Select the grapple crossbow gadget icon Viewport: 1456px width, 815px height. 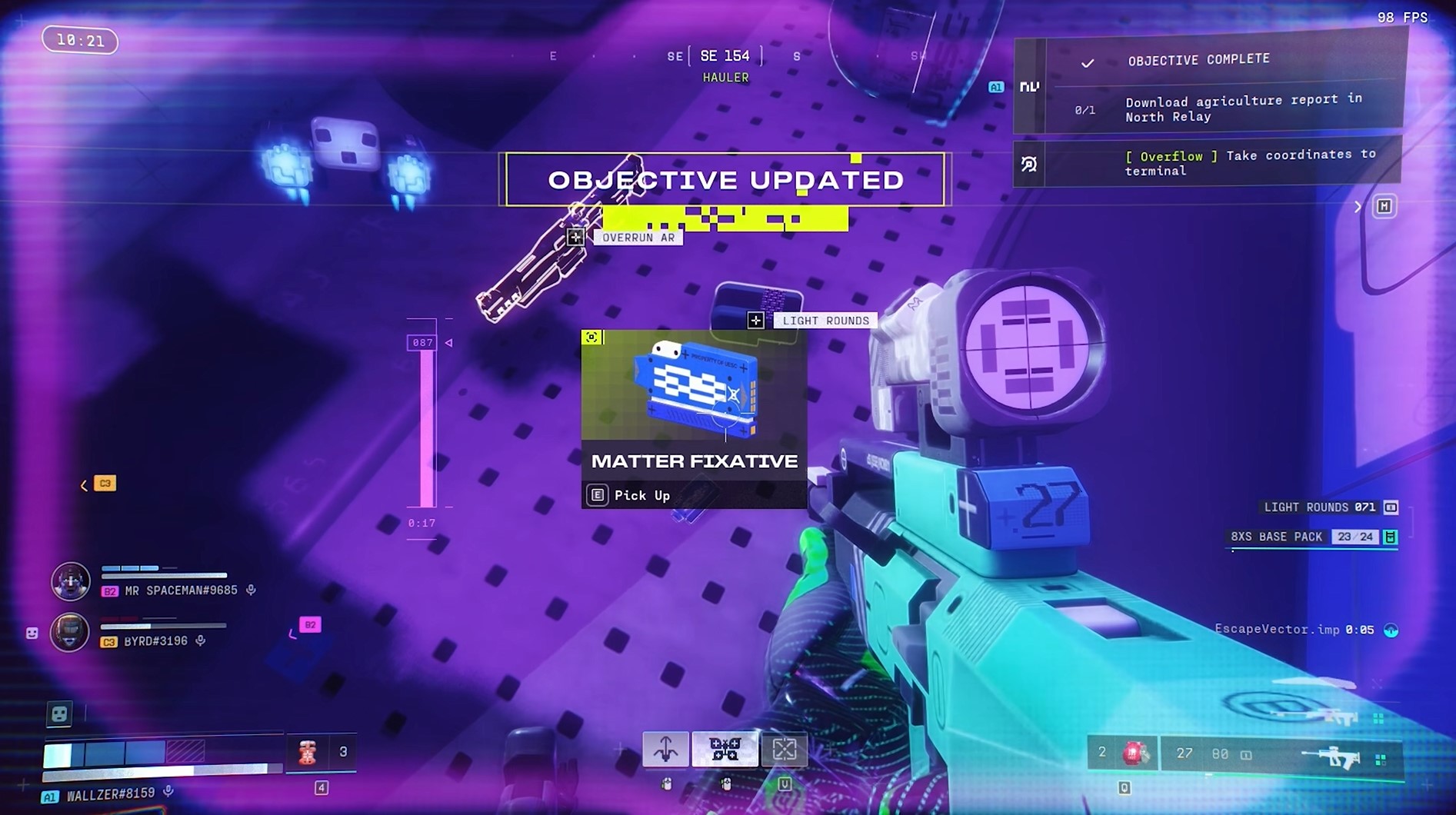666,749
